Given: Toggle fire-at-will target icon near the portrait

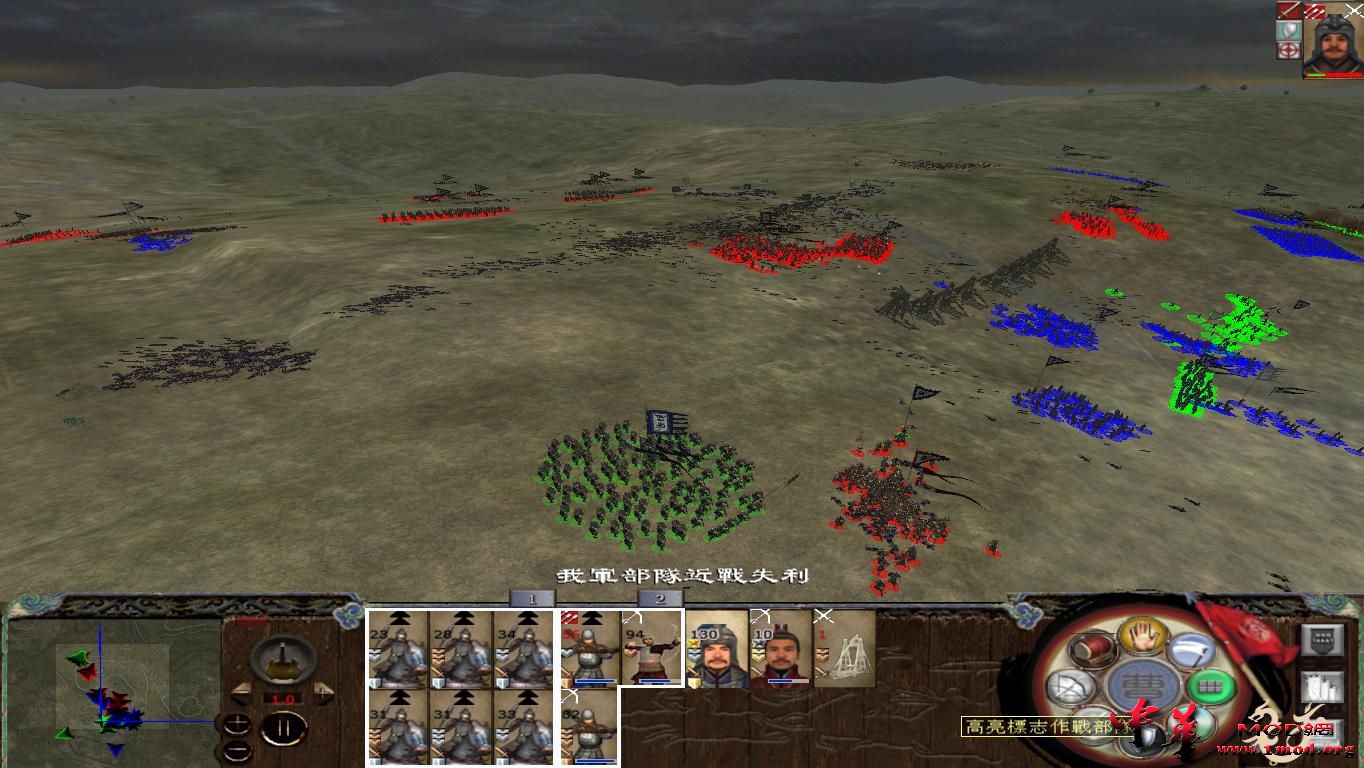Looking at the screenshot, I should click(1289, 50).
